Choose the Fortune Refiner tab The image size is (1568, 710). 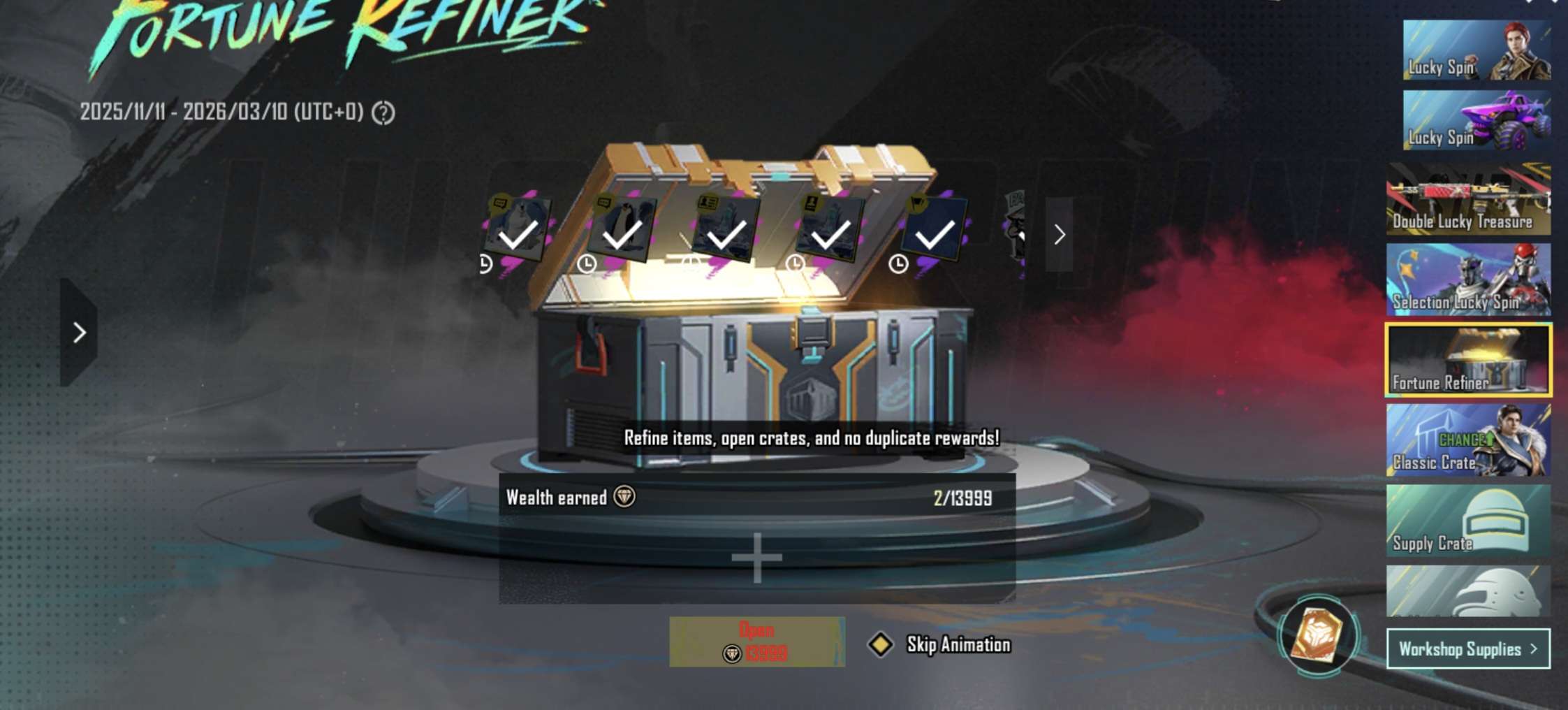pos(1468,360)
